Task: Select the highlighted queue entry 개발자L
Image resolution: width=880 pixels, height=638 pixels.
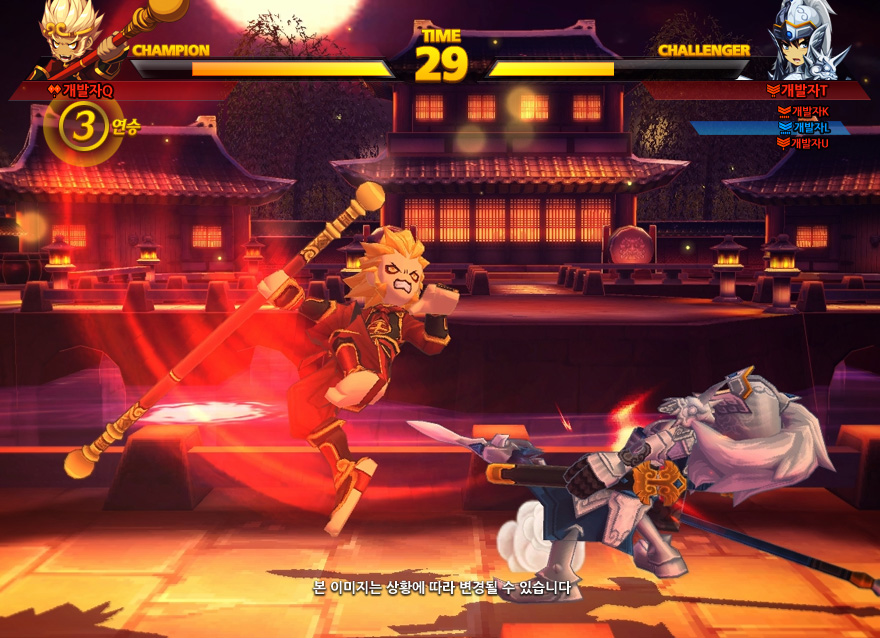Action: [x=810, y=128]
